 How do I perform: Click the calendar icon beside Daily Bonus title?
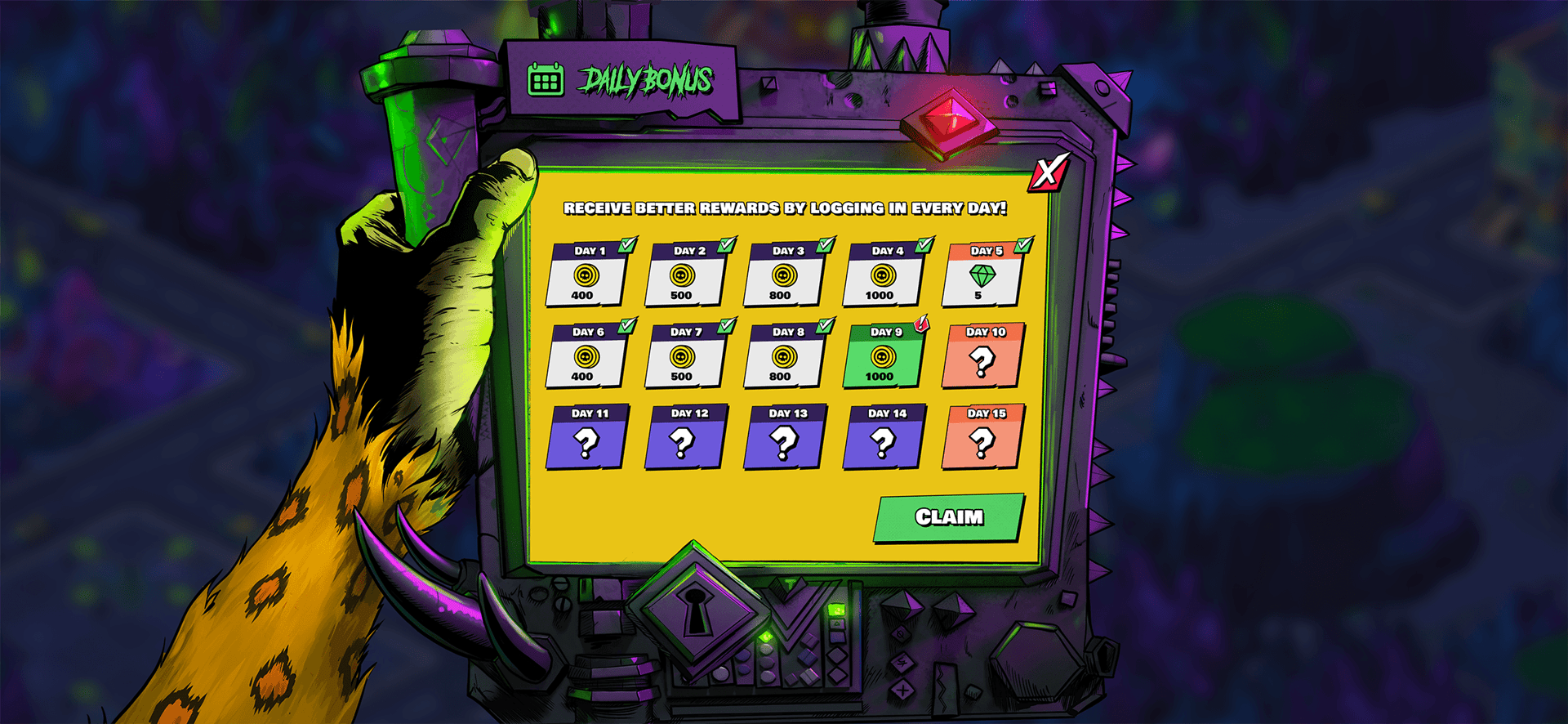(x=546, y=79)
